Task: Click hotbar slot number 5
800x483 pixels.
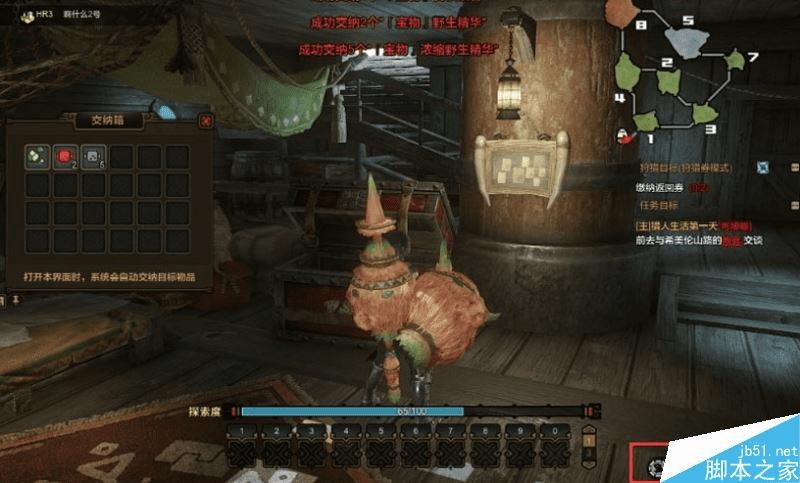Action: [383, 446]
